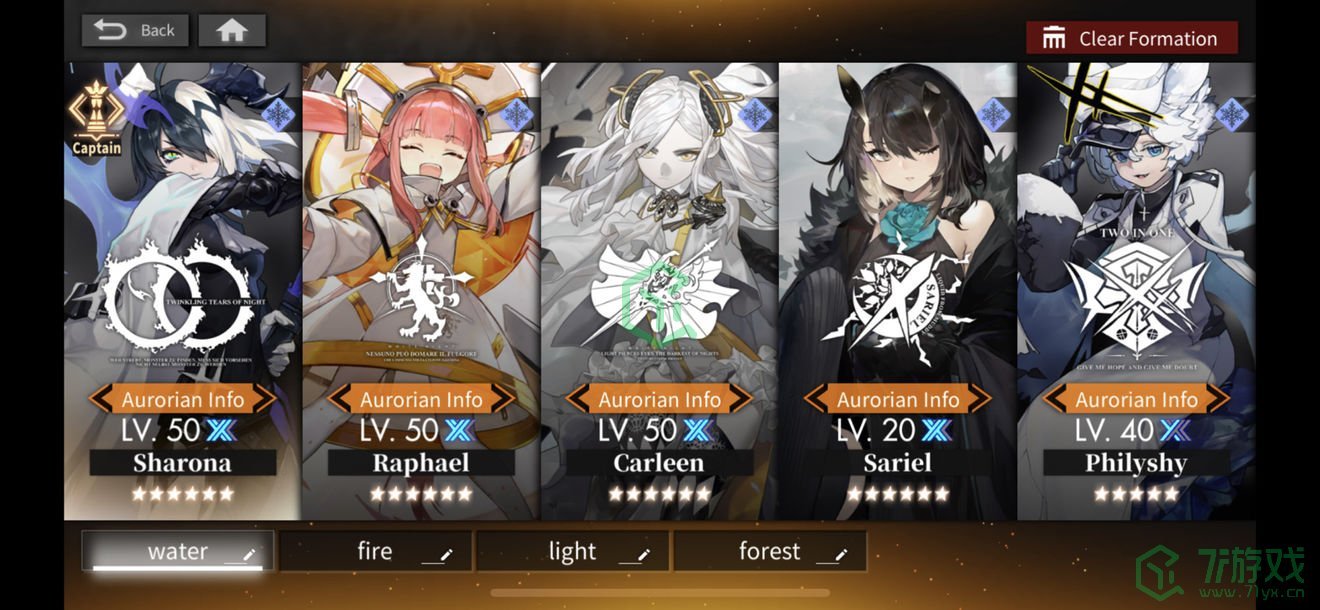Open Aurorian Info for Carleen
1320x610 pixels.
pyautogui.click(x=660, y=399)
